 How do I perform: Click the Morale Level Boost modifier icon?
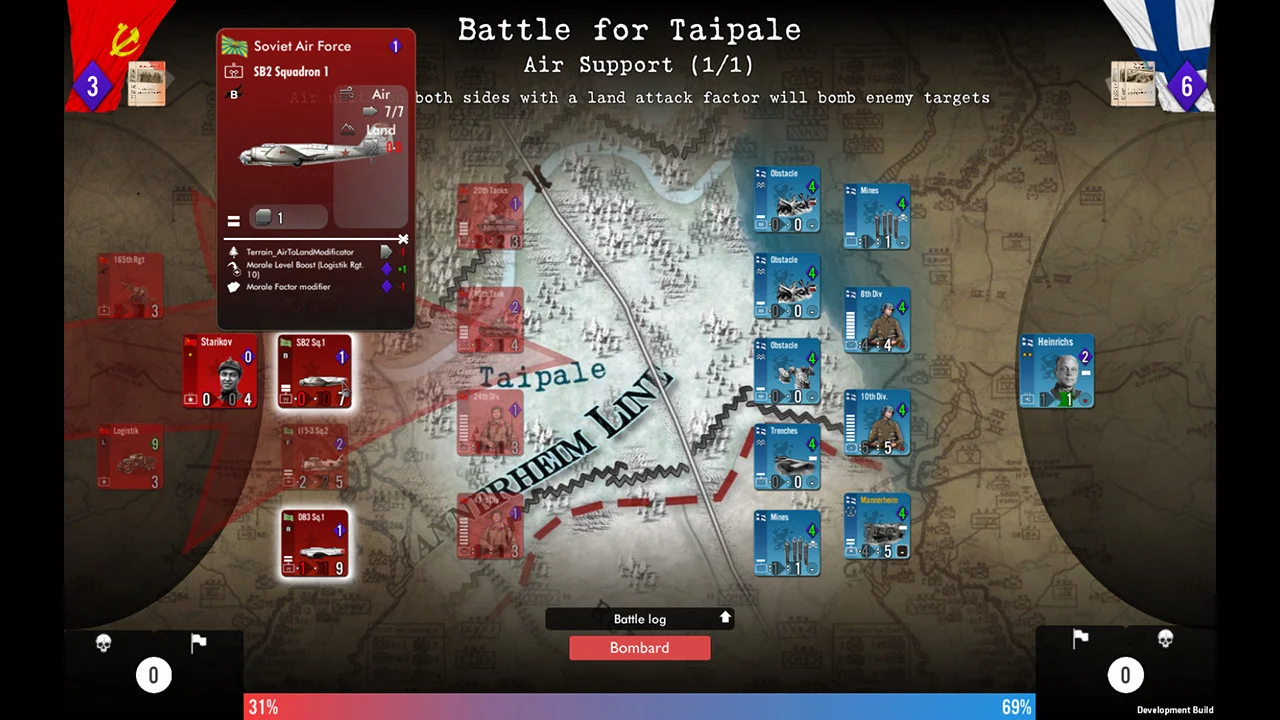[233, 266]
